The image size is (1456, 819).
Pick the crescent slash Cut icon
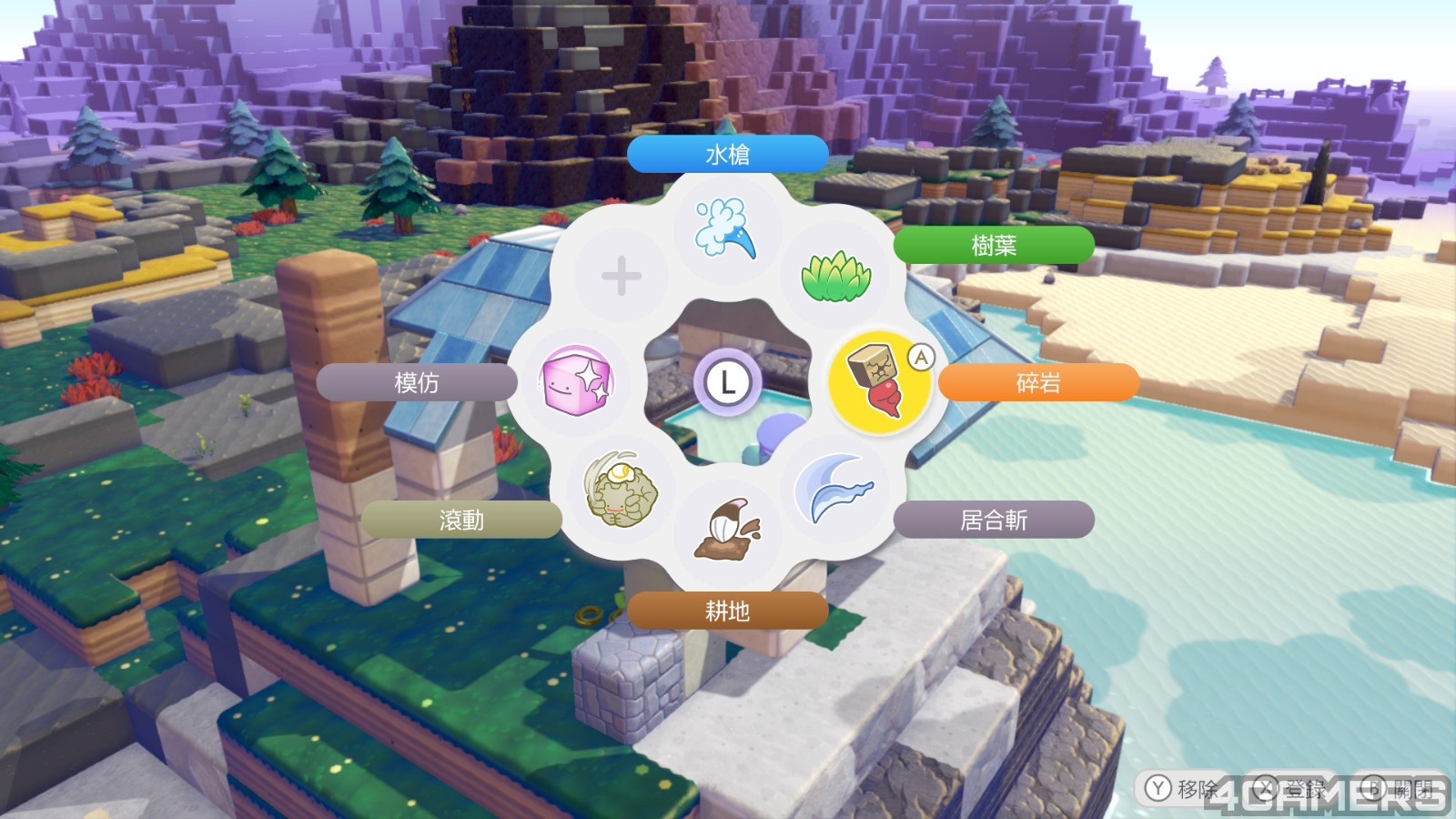834,489
